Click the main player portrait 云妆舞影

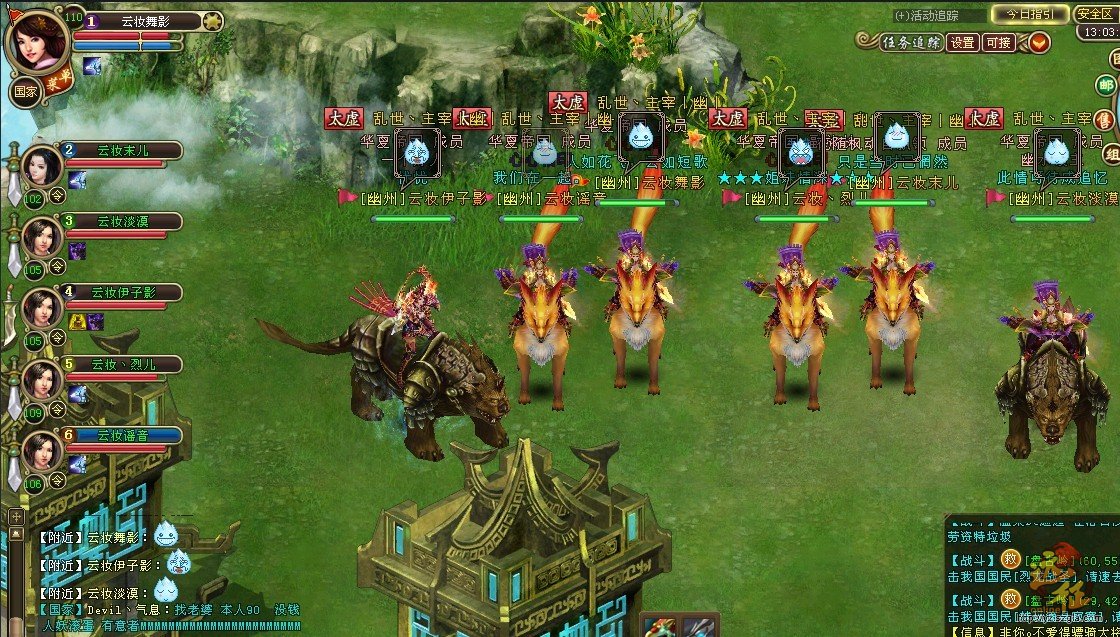pos(38,40)
